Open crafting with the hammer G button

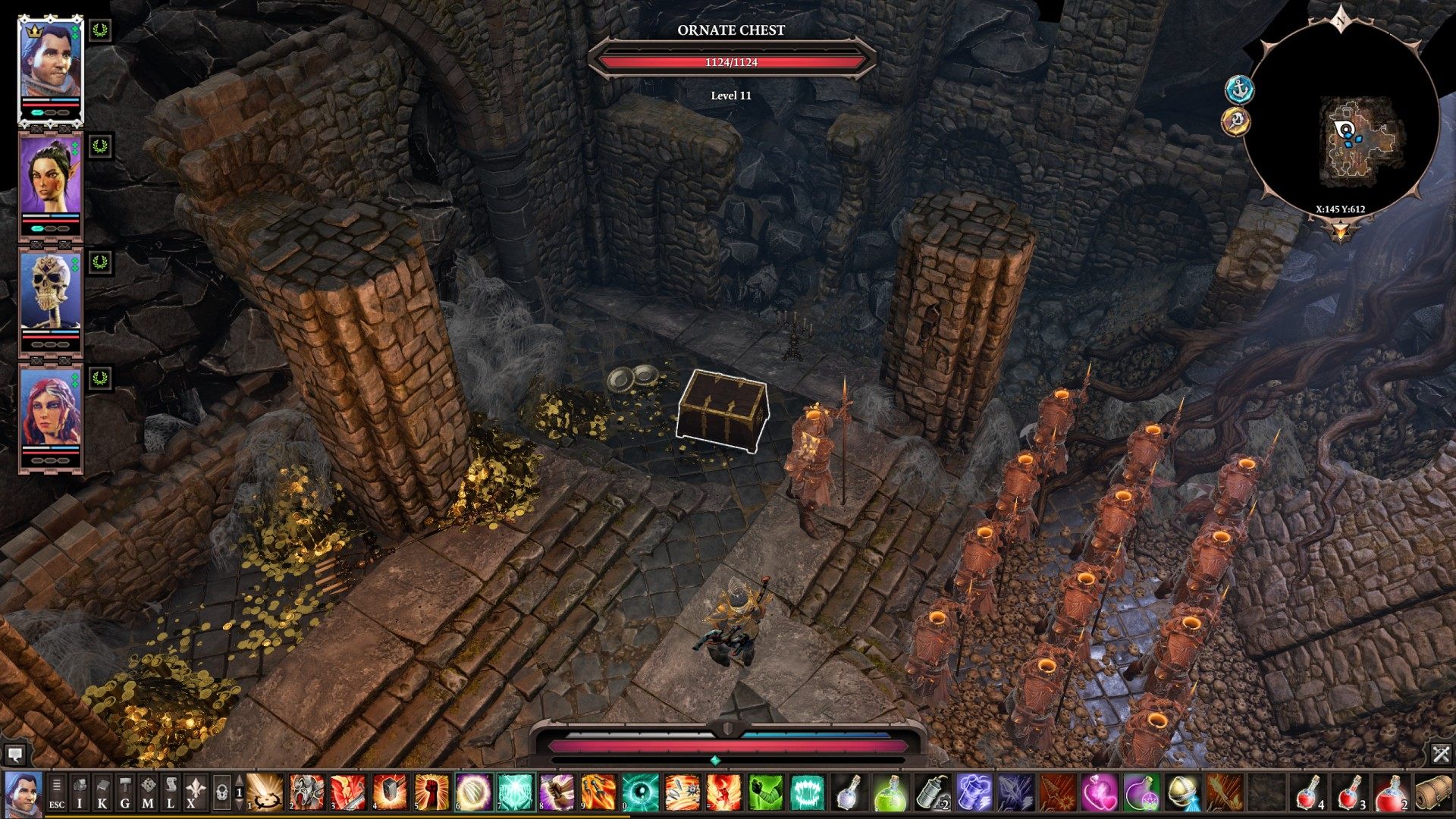tap(125, 792)
